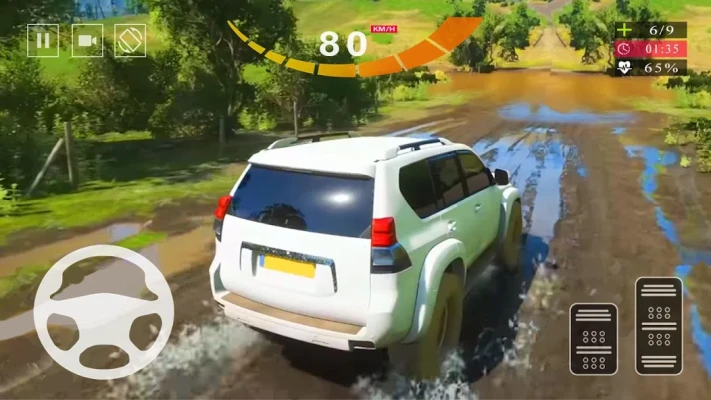Step on the gas pedal
The image size is (711, 400).
[x=658, y=326]
